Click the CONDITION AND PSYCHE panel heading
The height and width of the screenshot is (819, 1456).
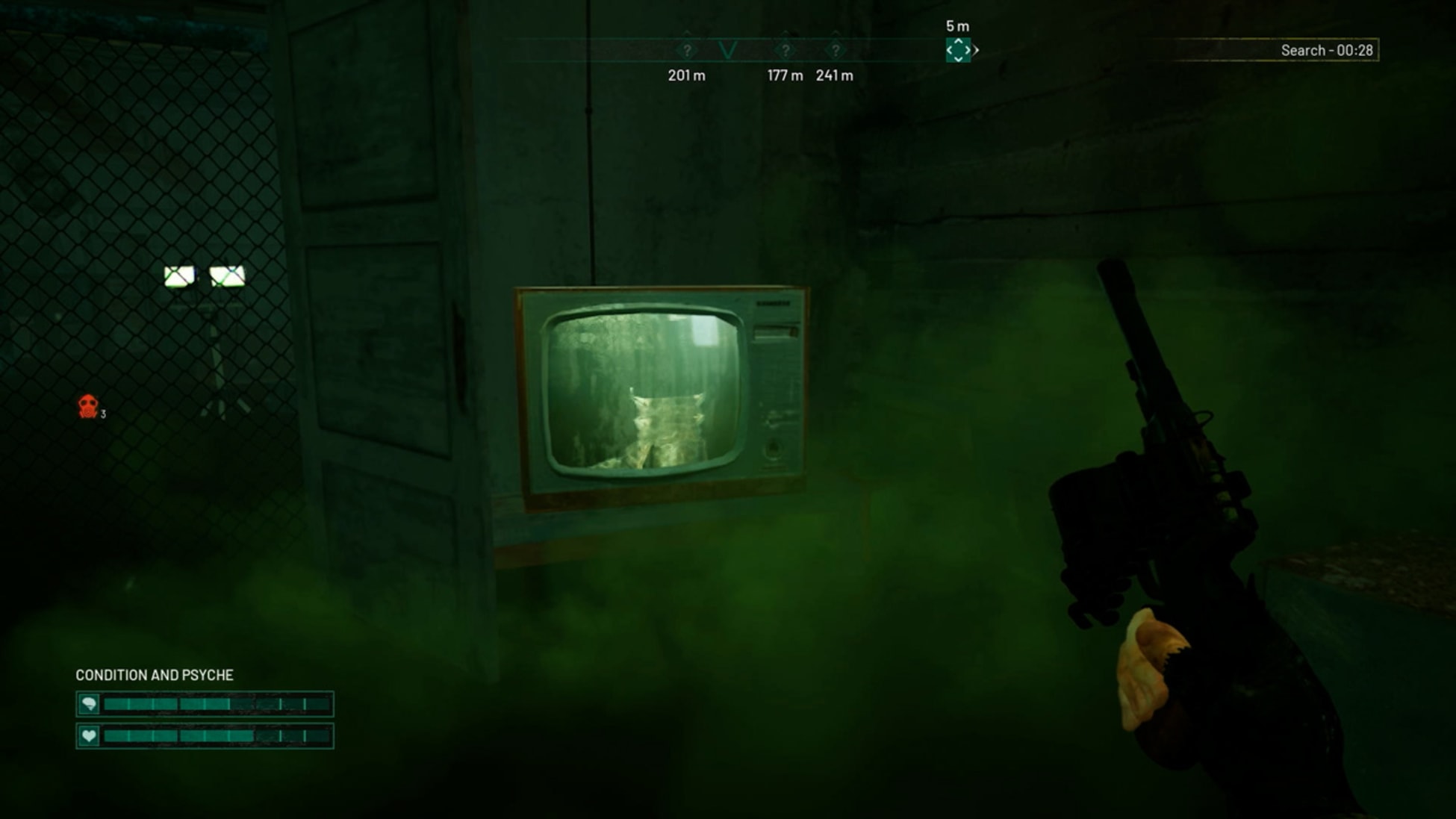tap(153, 675)
